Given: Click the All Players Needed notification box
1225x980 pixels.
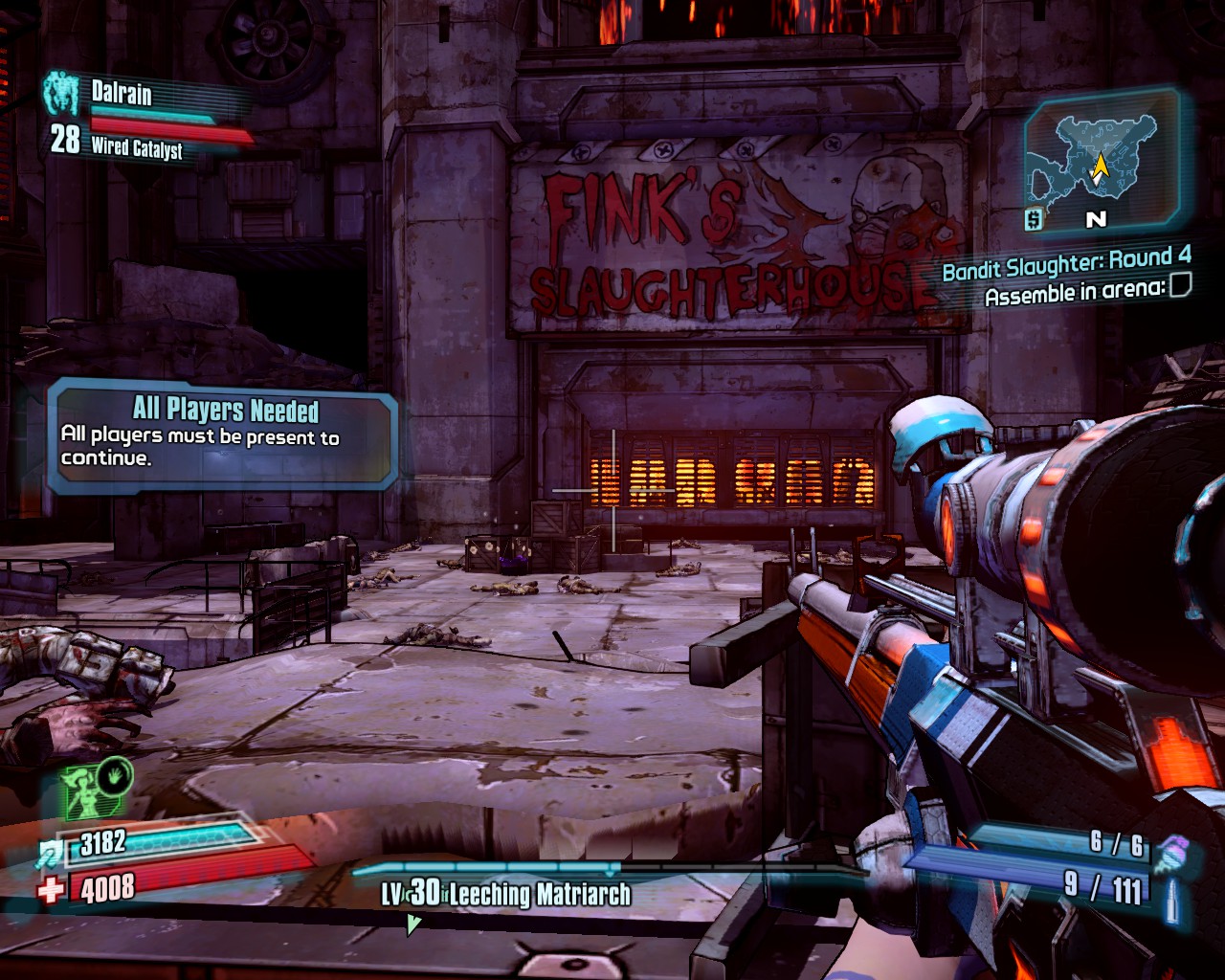Looking at the screenshot, I should tap(222, 435).
